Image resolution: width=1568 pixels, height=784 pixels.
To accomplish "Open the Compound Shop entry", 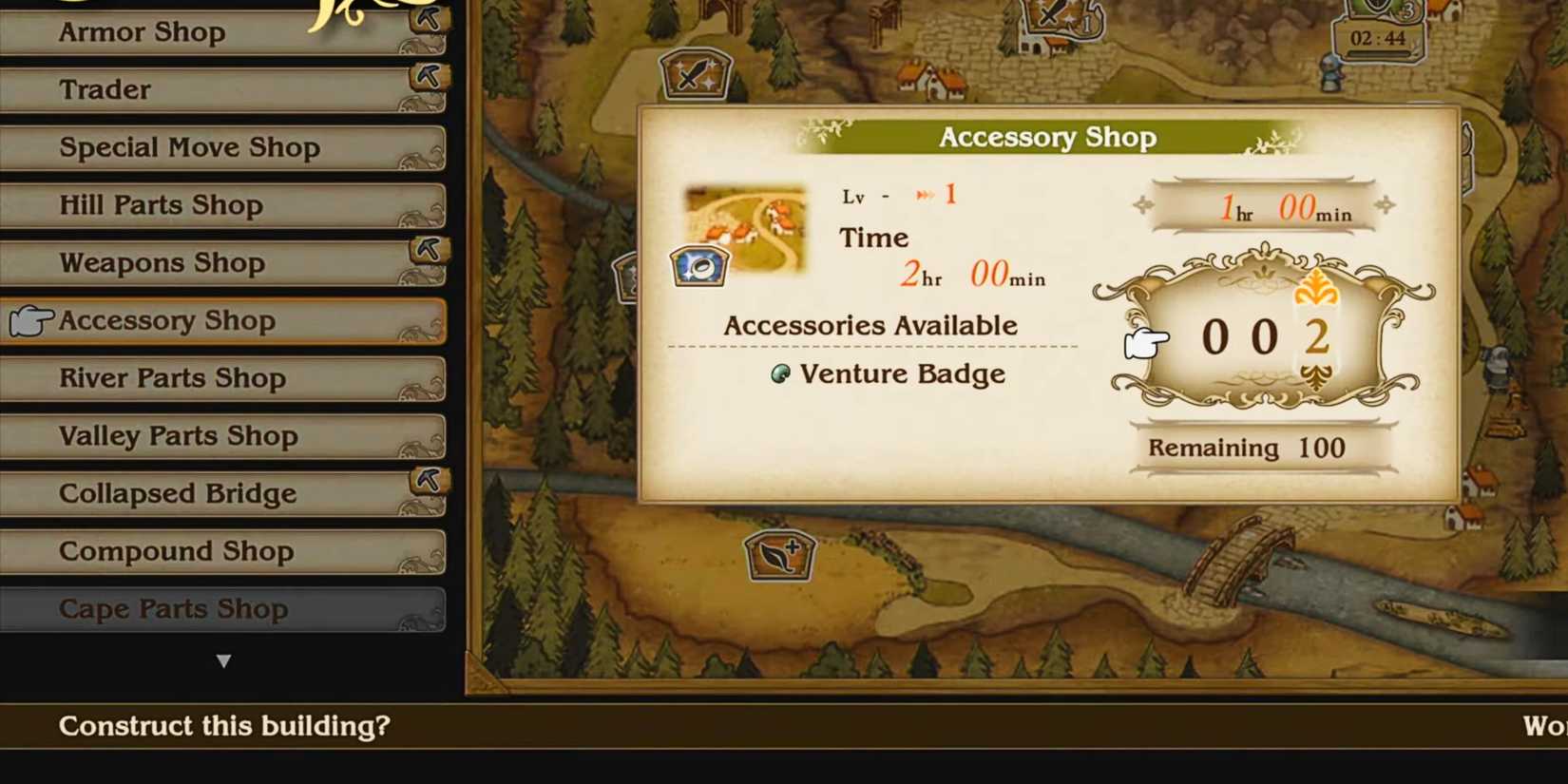I will click(x=223, y=551).
